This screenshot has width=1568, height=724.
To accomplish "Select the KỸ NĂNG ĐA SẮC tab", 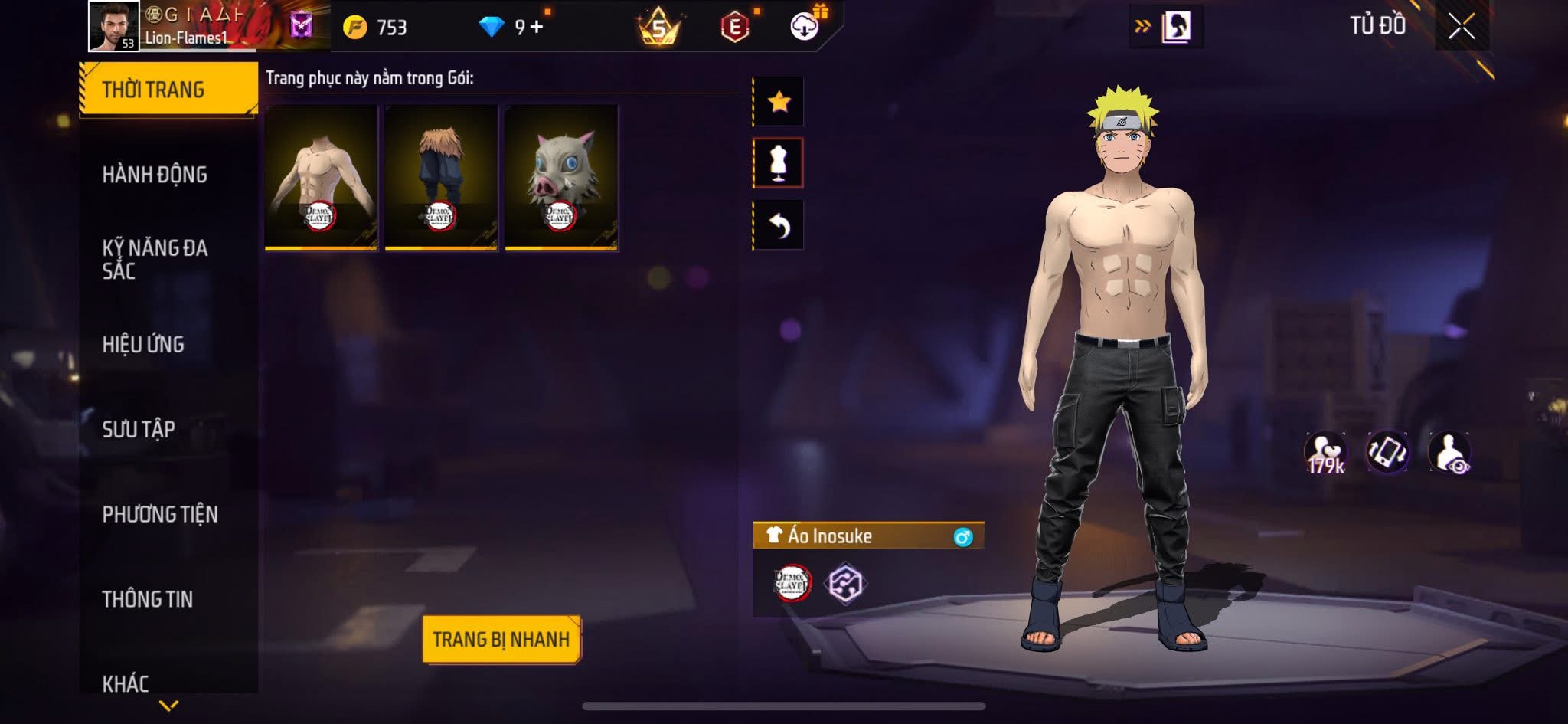I will click(x=155, y=259).
